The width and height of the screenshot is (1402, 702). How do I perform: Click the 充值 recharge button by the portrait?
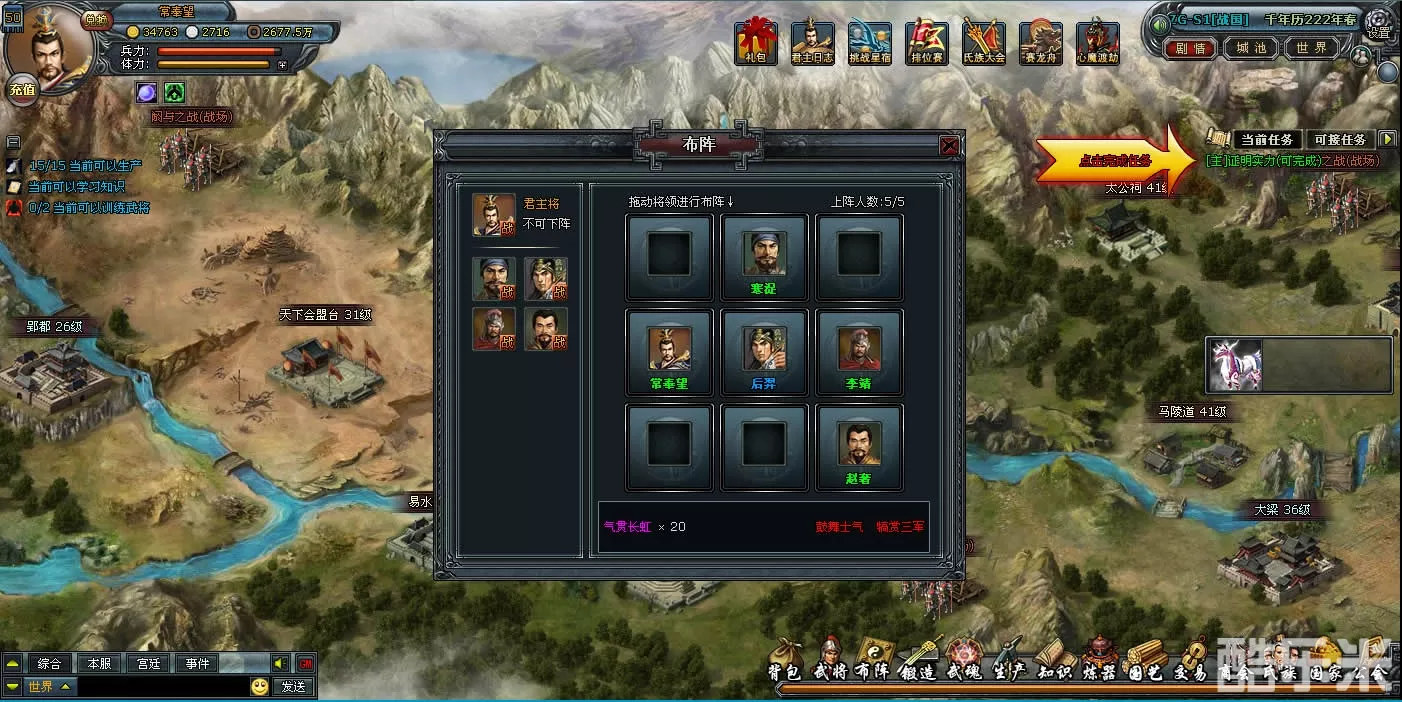pyautogui.click(x=22, y=89)
